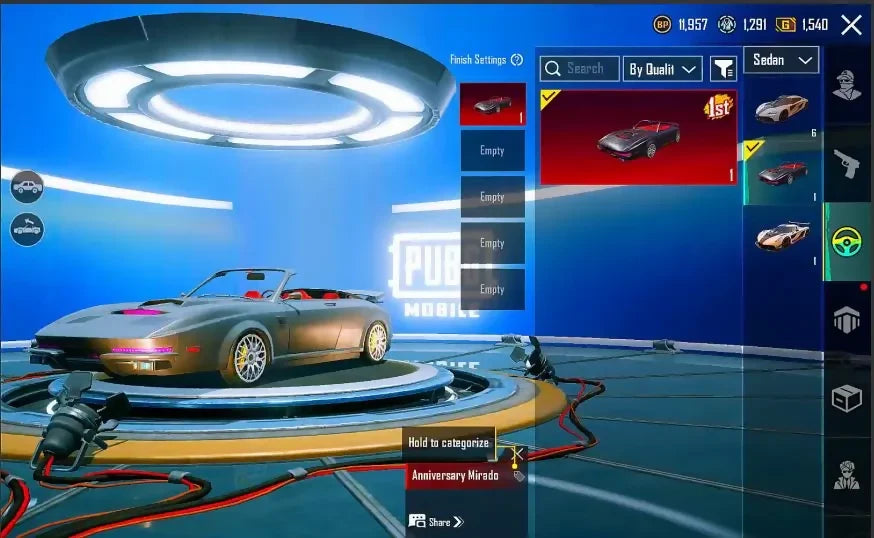Choose the filled Finish Settings slot
Viewport: 874px width, 538px height.
tap(492, 104)
